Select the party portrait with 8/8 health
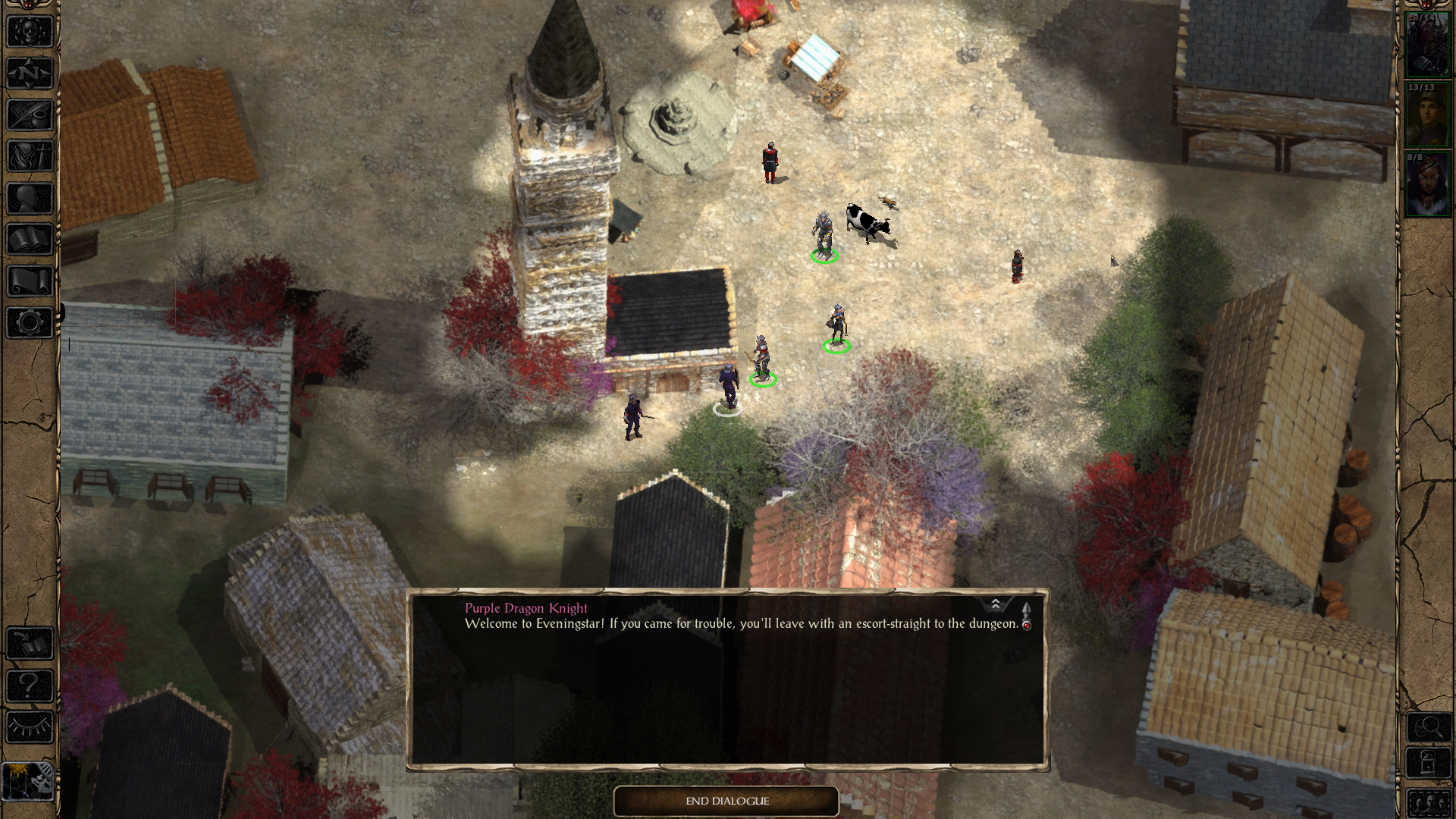 tap(1426, 185)
